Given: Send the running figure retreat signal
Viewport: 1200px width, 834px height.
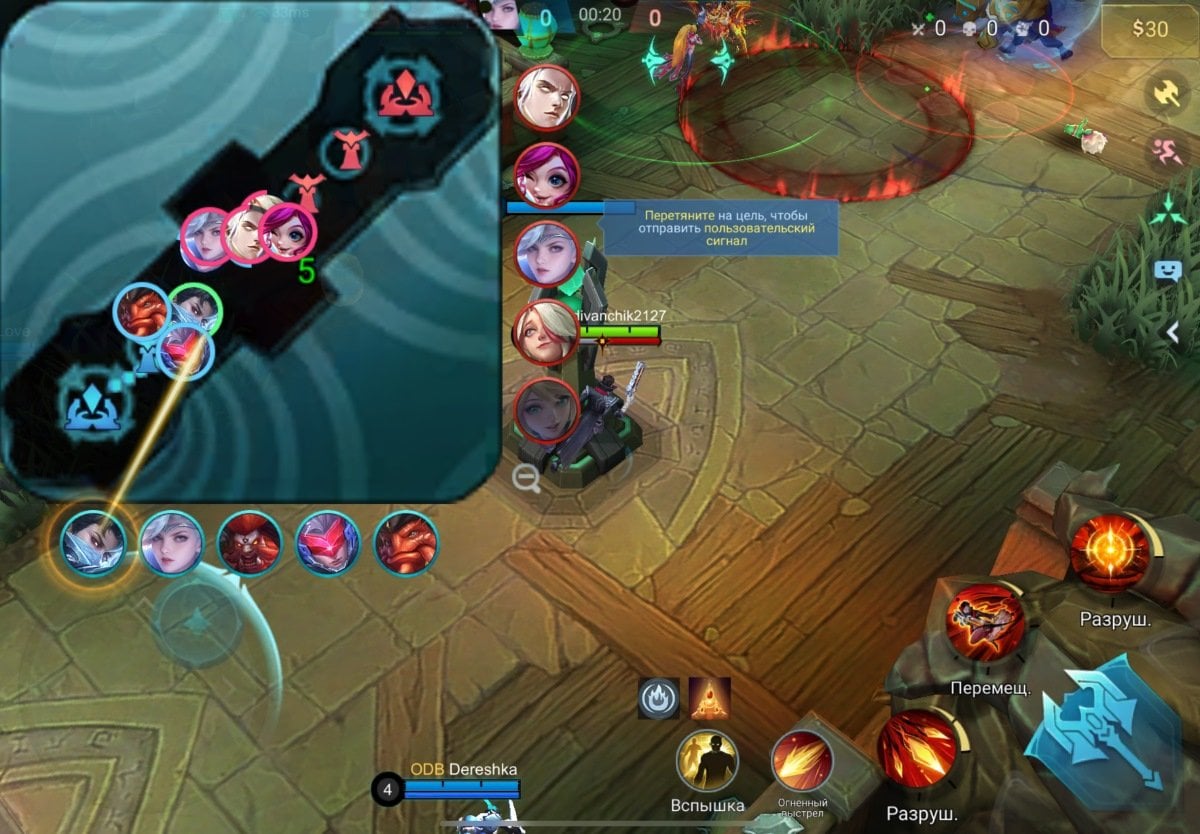Looking at the screenshot, I should coord(1167,151).
